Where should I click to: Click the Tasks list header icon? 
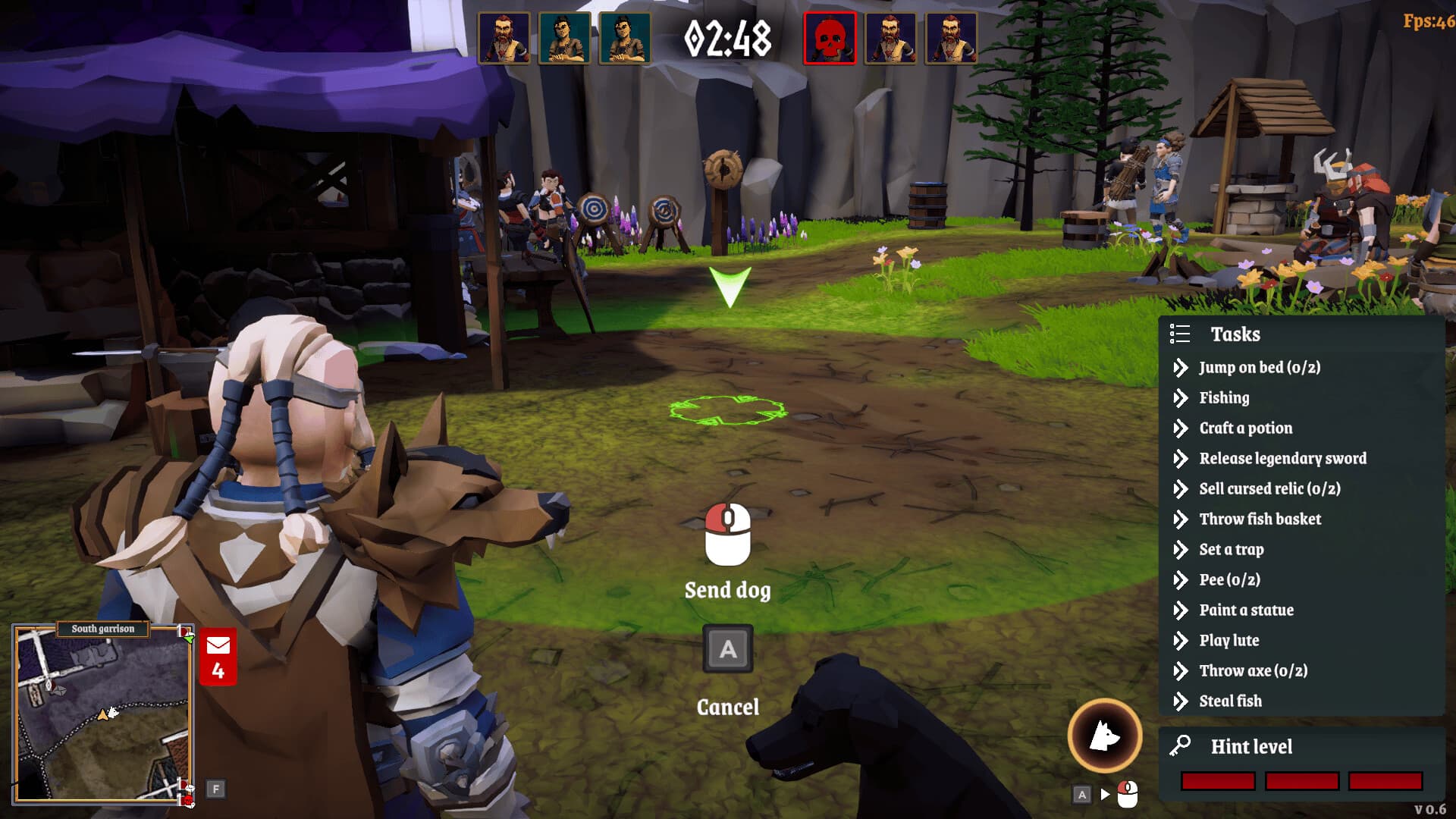(x=1180, y=334)
